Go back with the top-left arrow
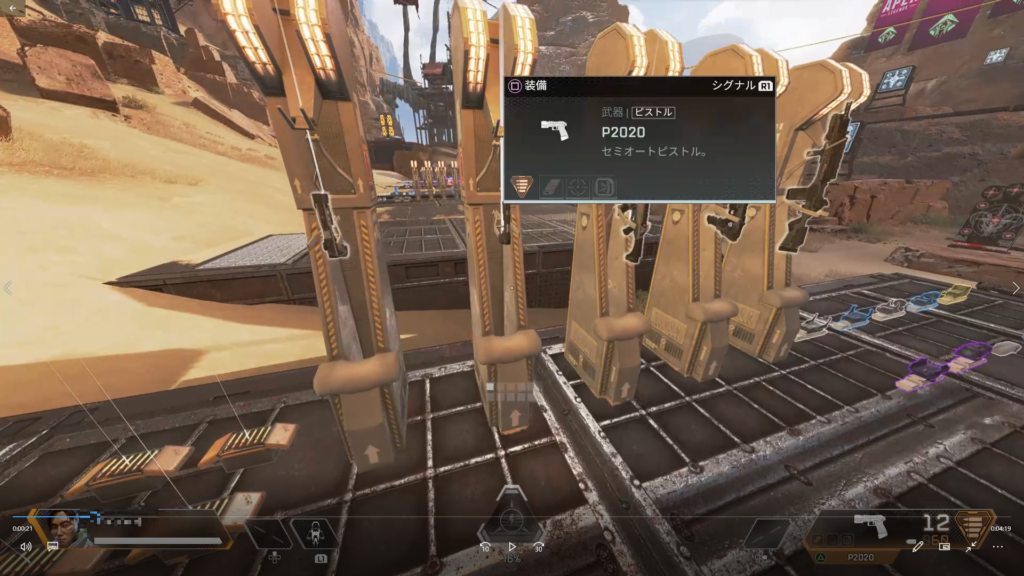Screen dimensions: 1024x576 click(13, 8)
